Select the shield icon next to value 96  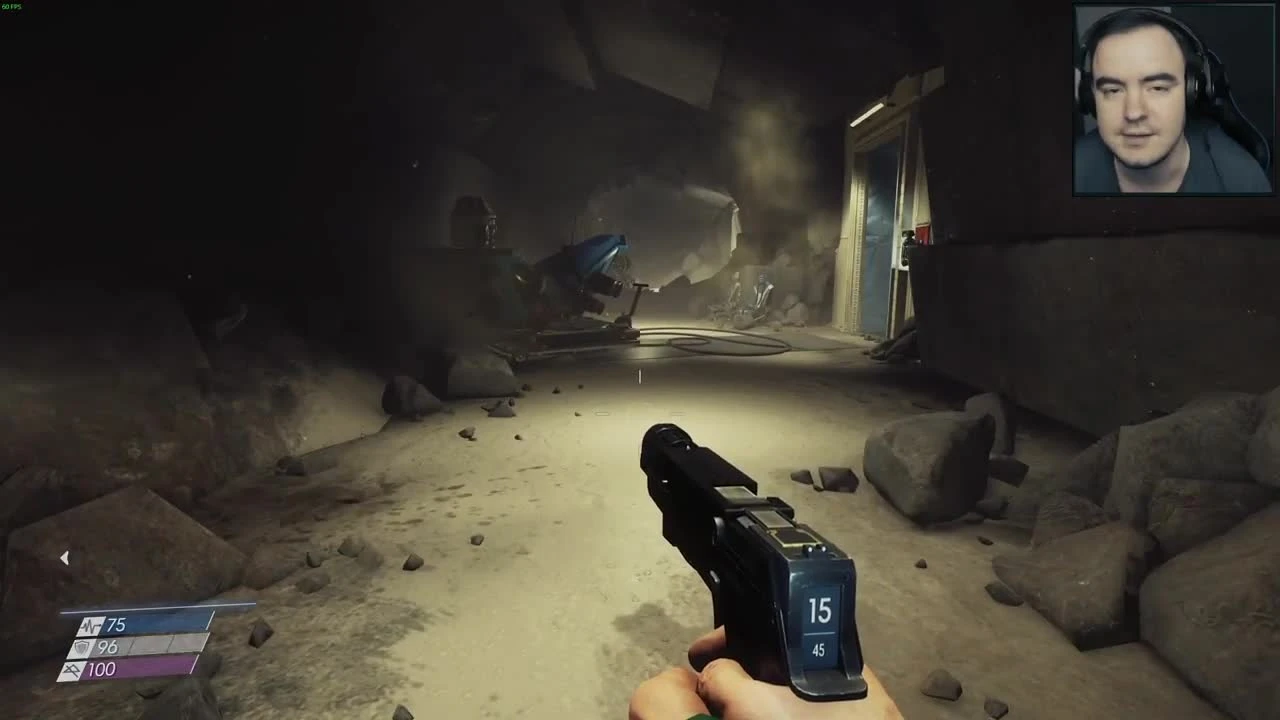pos(83,646)
